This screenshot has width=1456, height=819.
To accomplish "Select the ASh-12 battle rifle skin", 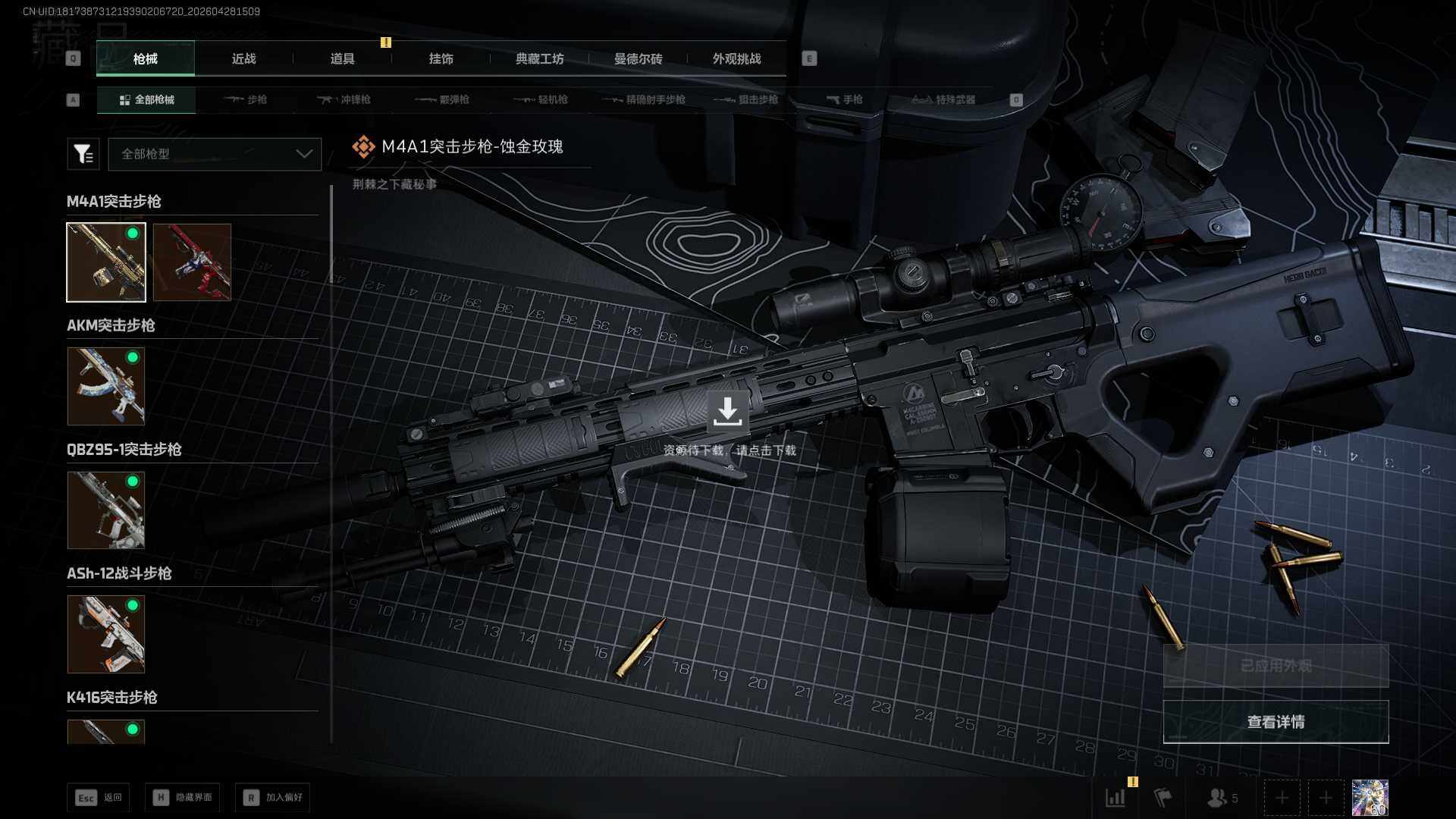I will pyautogui.click(x=106, y=634).
